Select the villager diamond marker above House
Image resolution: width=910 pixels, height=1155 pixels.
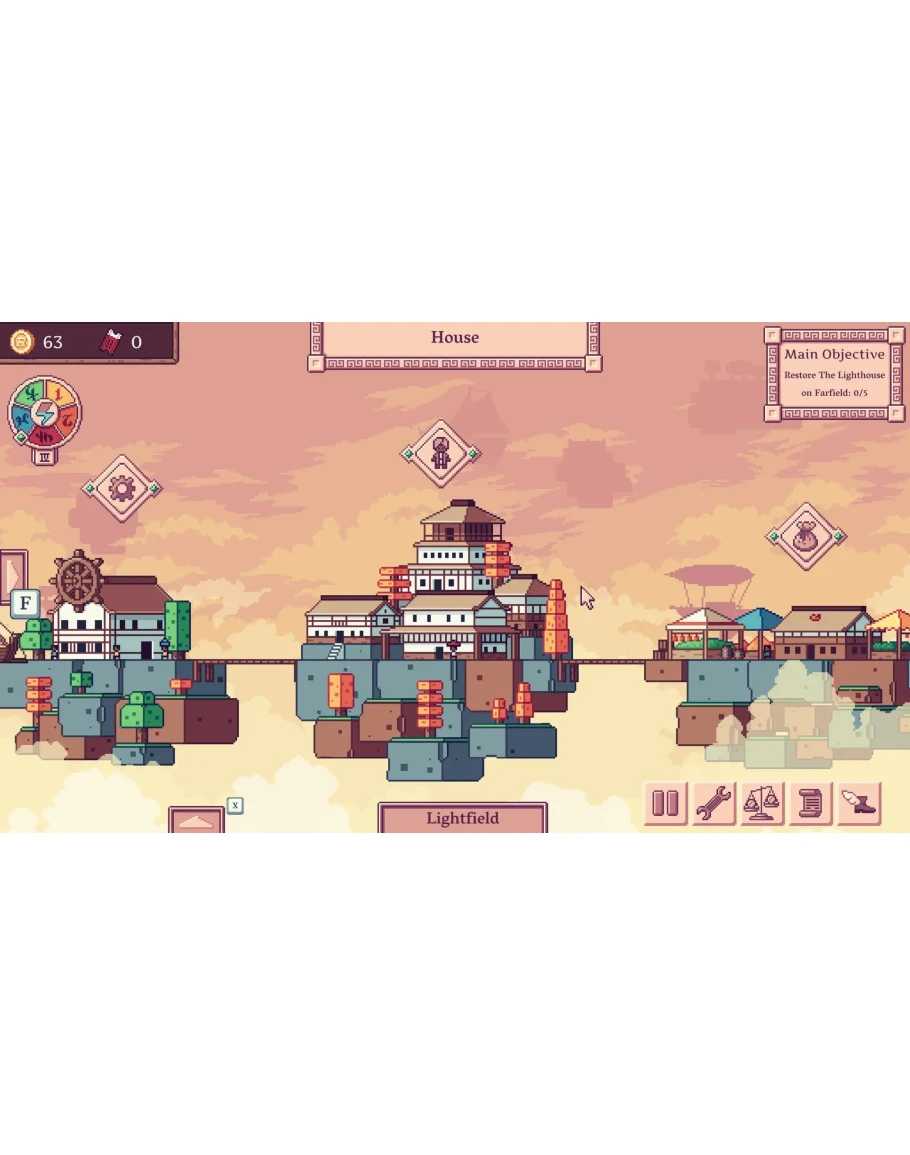coord(441,454)
